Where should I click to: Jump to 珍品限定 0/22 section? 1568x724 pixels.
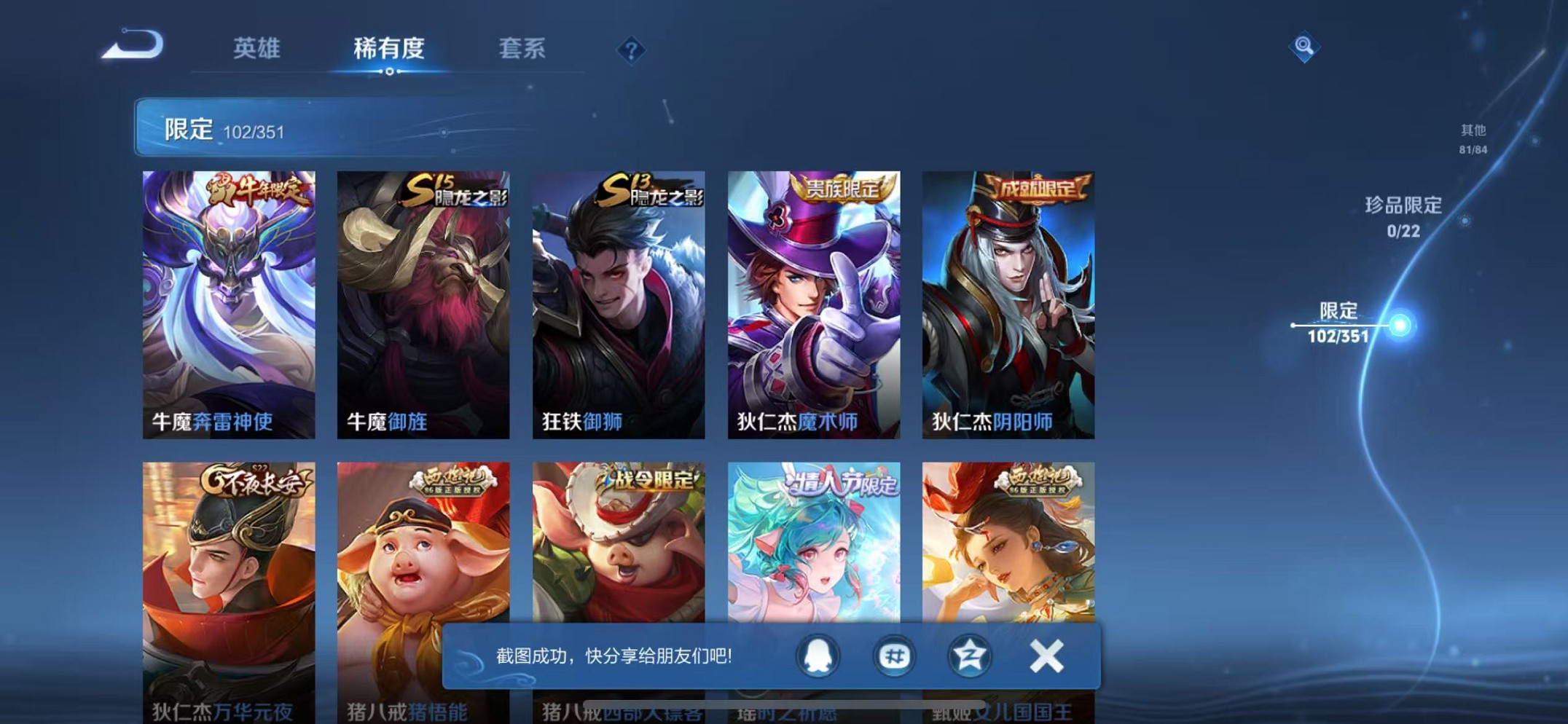(1403, 215)
